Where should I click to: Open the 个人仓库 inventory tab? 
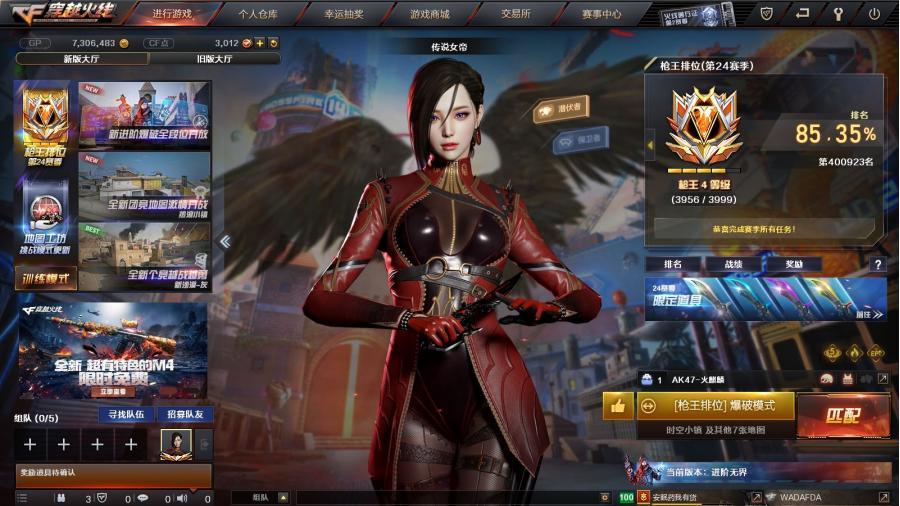258,14
